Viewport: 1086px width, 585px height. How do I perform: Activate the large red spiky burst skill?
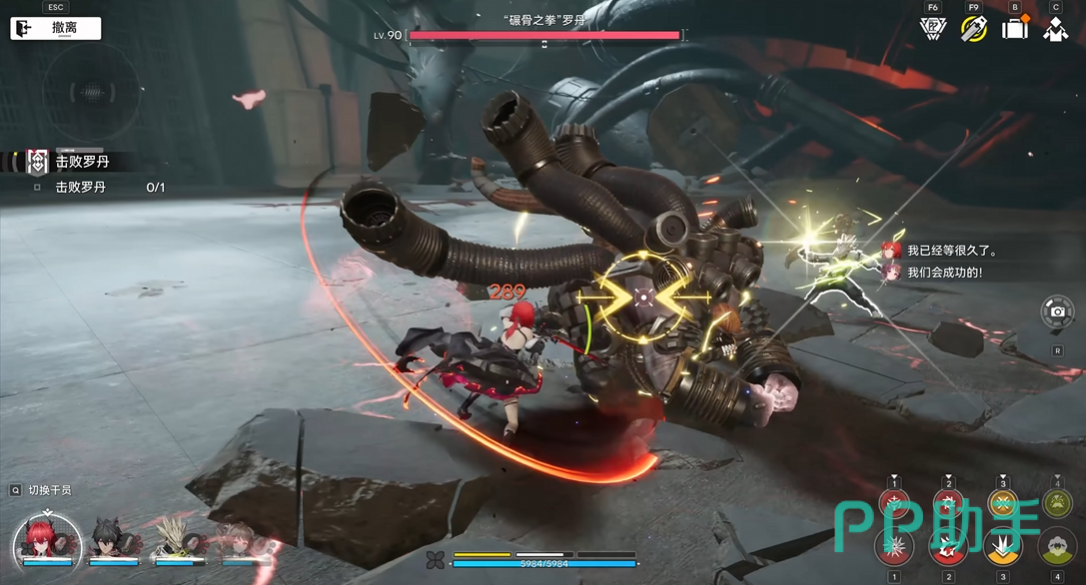(x=894, y=547)
